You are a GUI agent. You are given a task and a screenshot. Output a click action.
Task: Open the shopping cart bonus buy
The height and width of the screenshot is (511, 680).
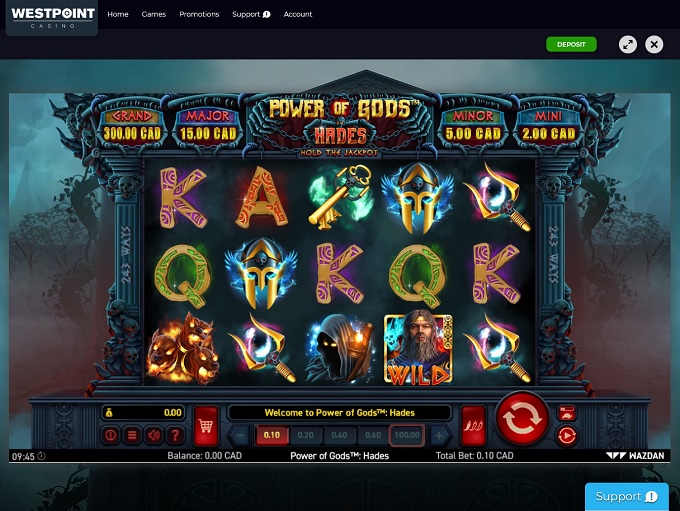tap(206, 425)
